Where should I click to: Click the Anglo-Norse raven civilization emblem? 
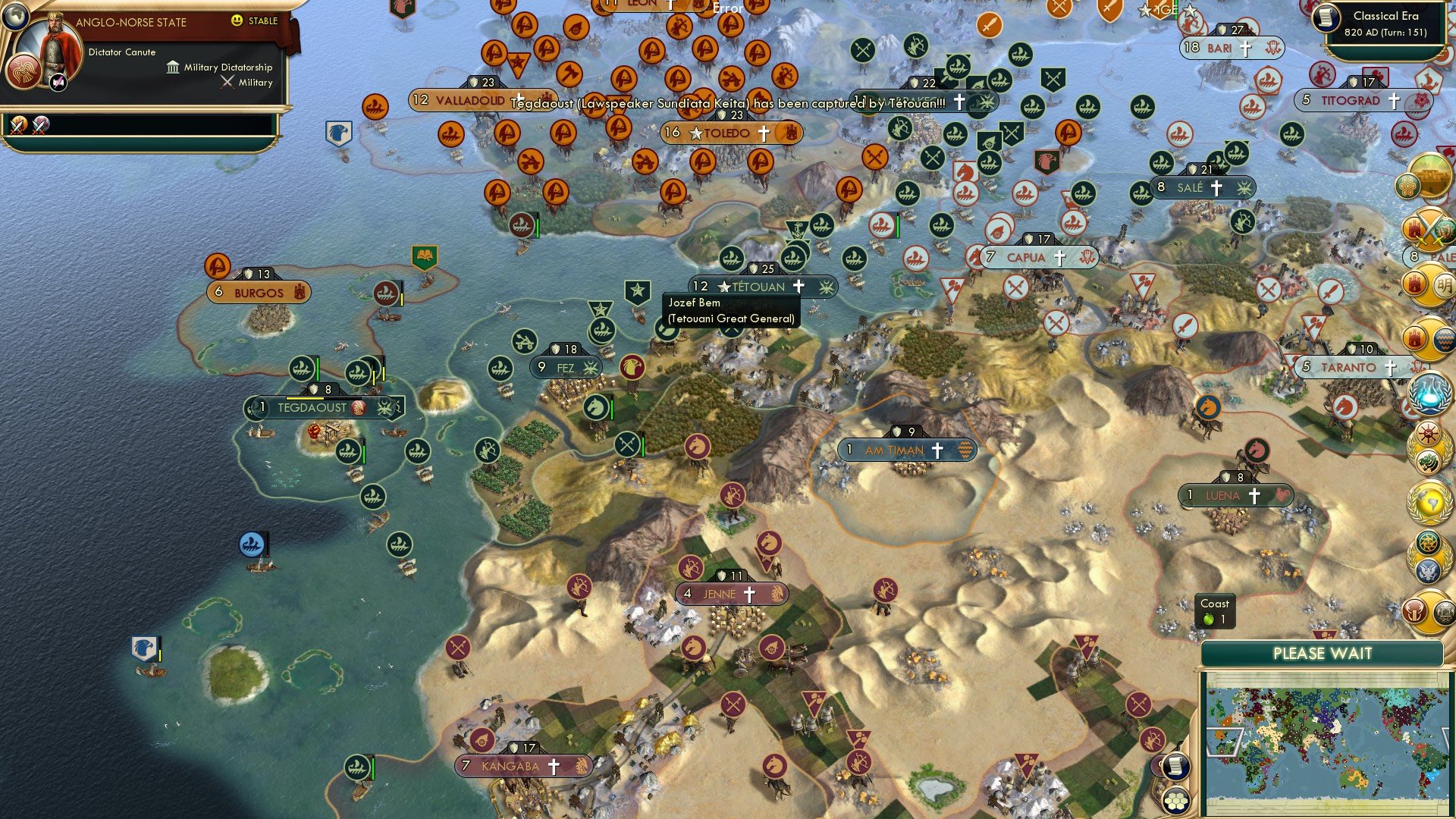[24, 73]
